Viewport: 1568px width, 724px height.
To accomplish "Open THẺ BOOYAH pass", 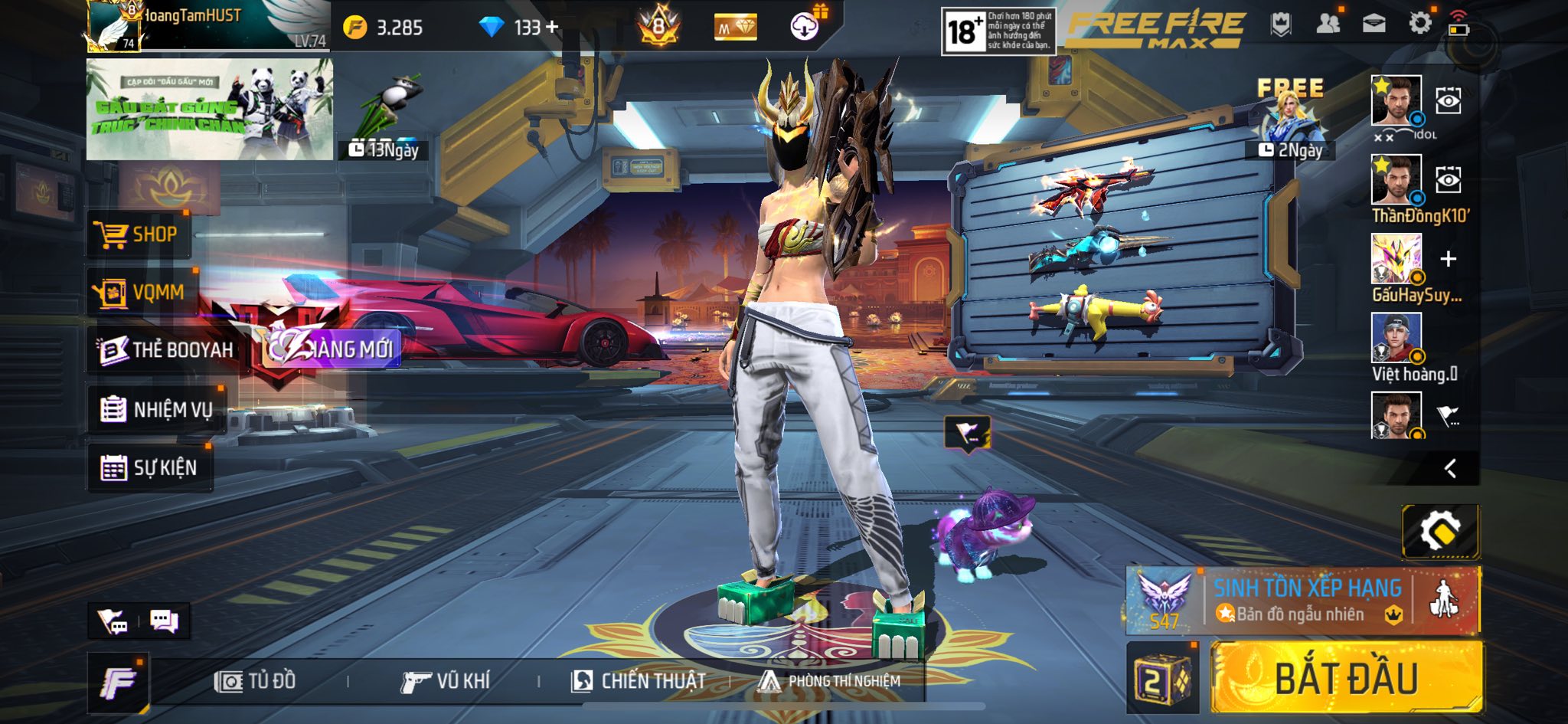I will (x=166, y=350).
